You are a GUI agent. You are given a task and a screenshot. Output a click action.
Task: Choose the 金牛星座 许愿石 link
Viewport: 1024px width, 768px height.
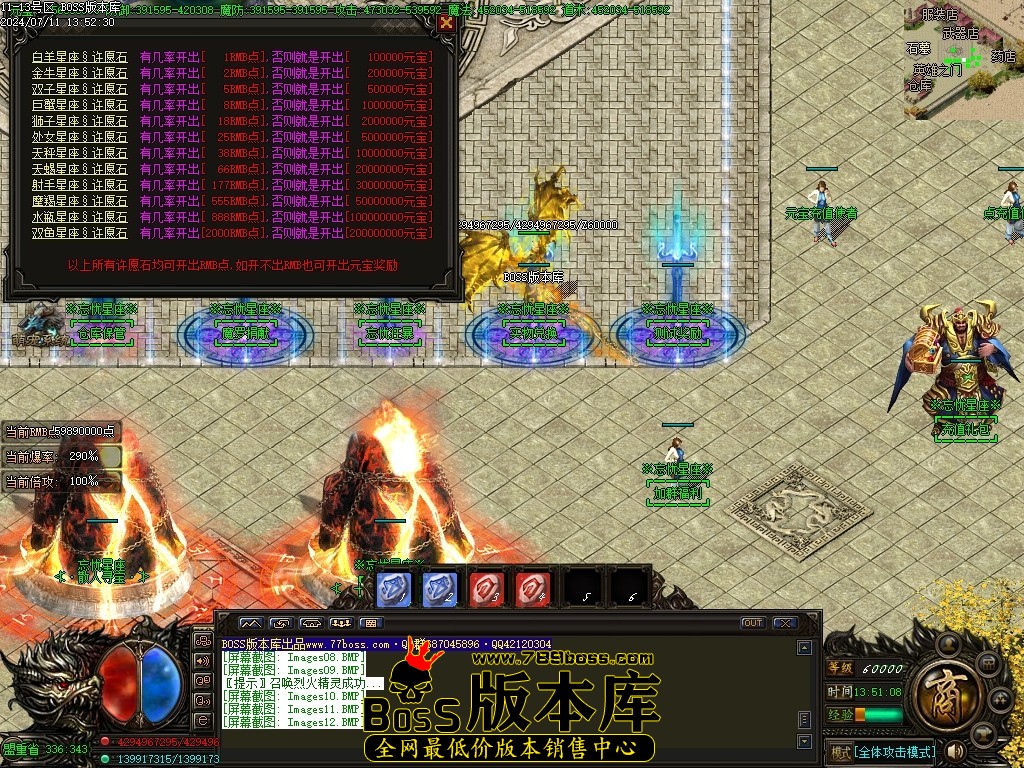(x=80, y=73)
